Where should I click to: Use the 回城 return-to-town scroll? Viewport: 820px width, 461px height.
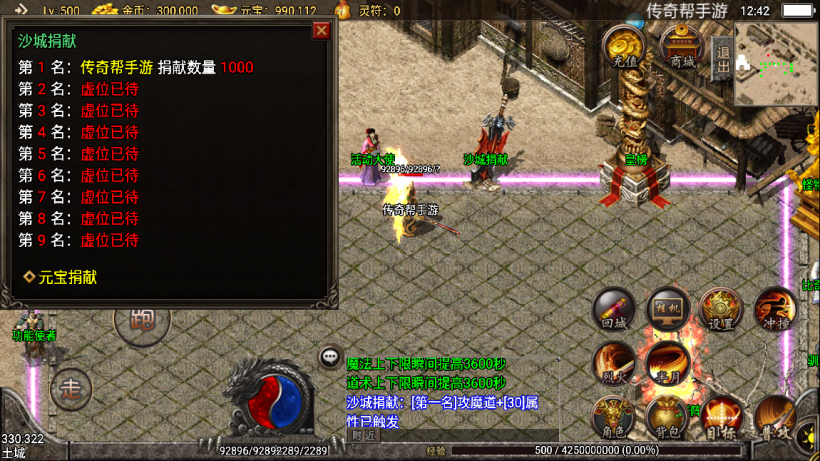pyautogui.click(x=614, y=308)
